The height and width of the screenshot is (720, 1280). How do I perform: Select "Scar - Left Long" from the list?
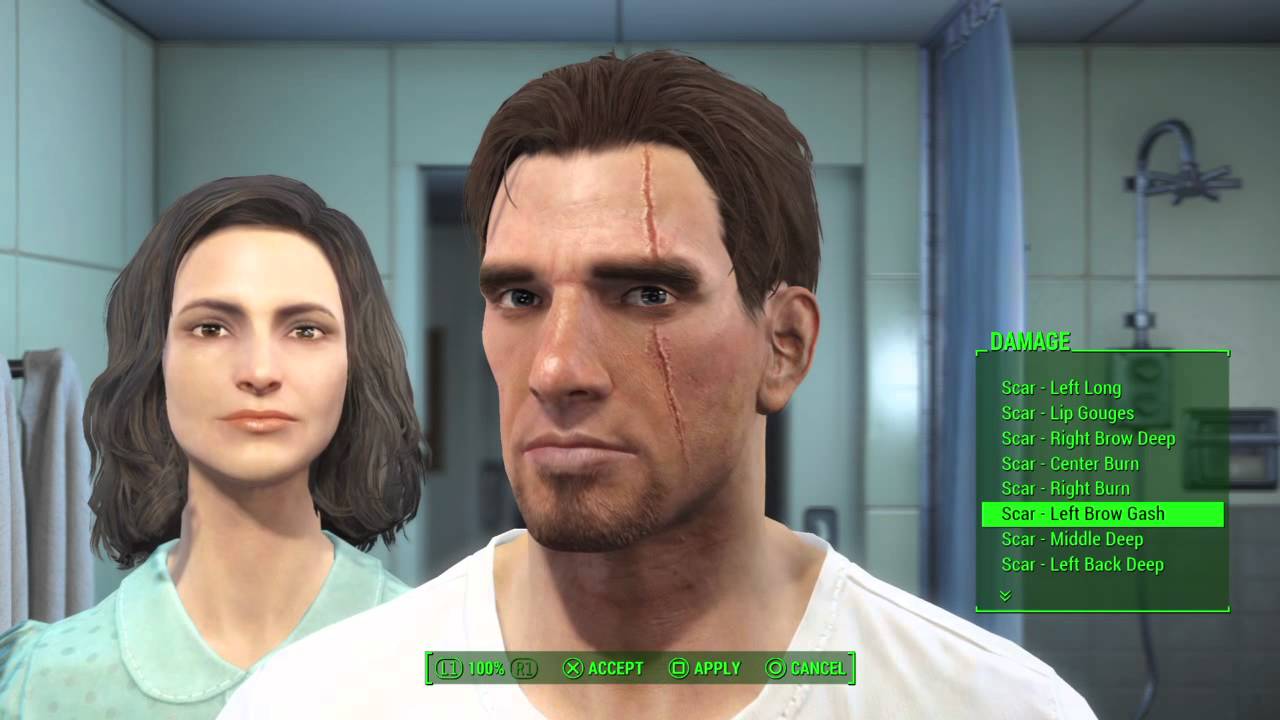coord(1062,388)
